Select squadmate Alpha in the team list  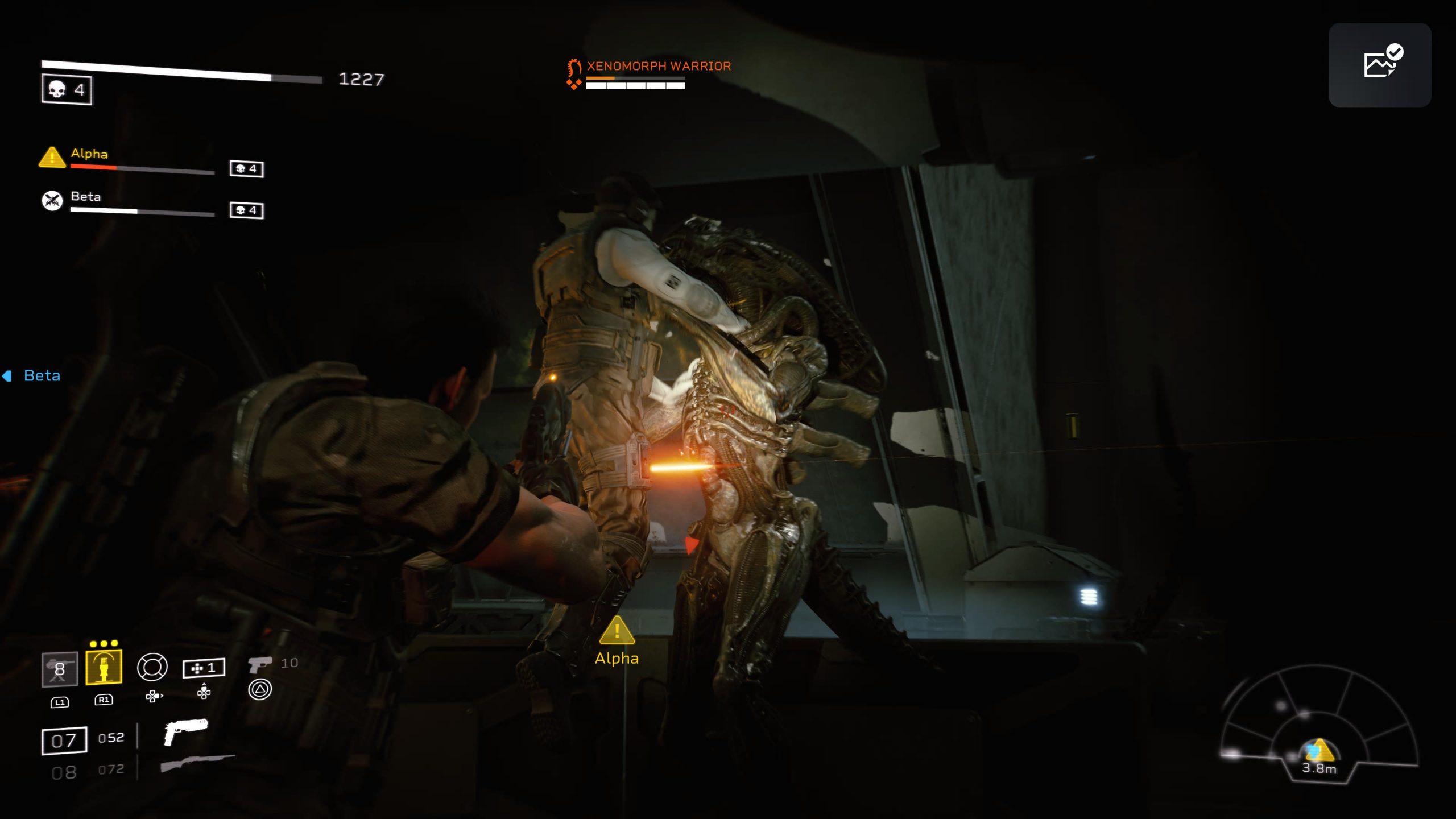tap(89, 154)
